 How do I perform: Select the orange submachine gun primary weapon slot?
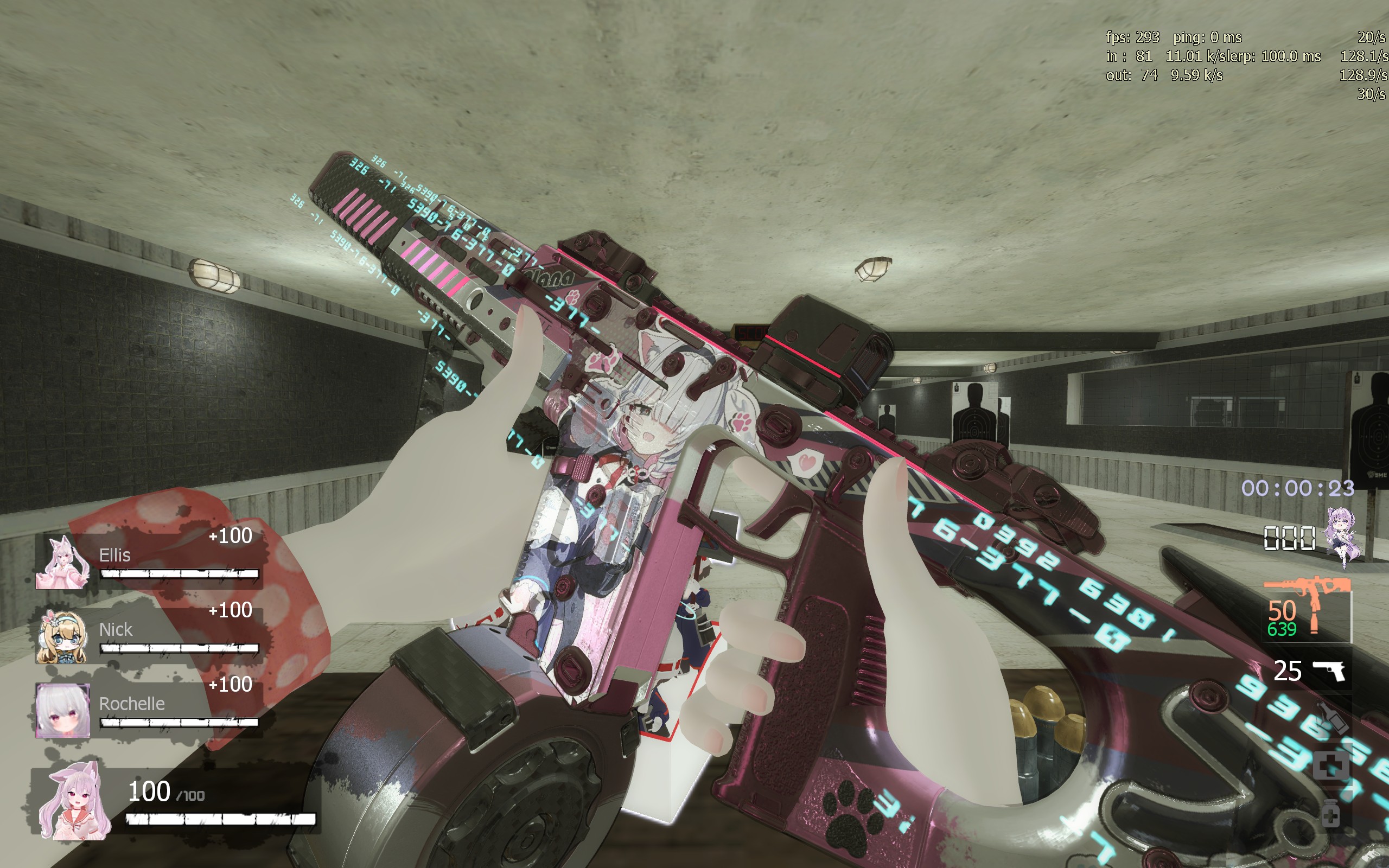coord(1308,609)
